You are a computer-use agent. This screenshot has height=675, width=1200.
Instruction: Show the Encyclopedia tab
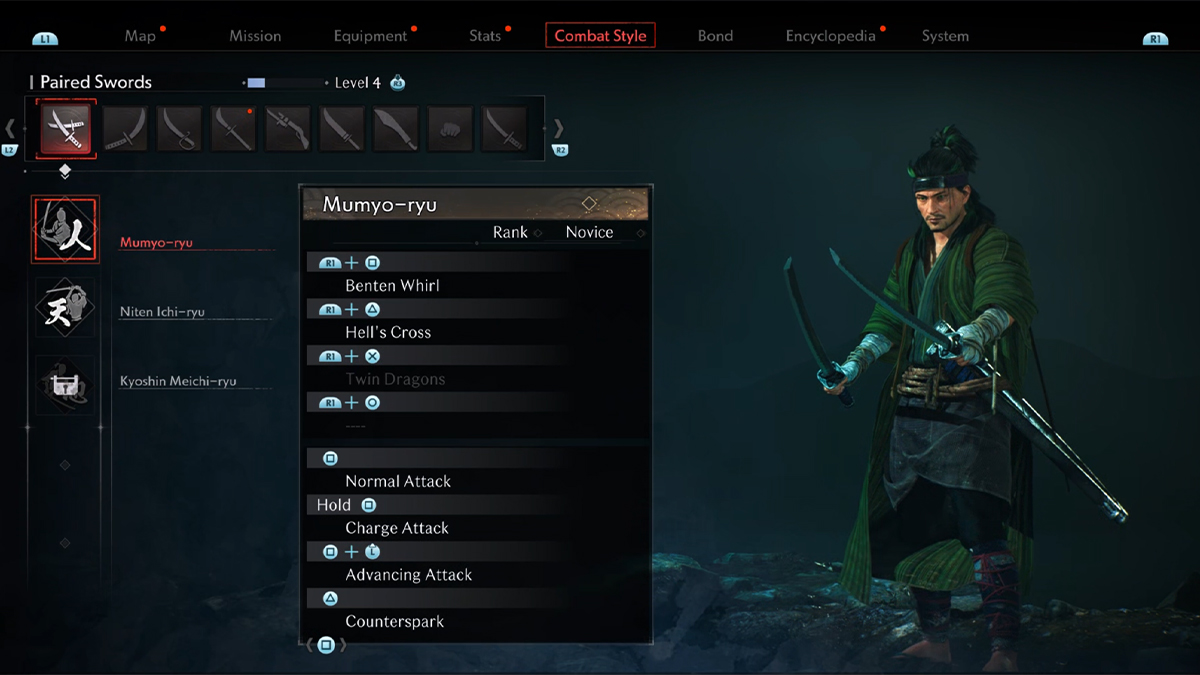click(830, 36)
